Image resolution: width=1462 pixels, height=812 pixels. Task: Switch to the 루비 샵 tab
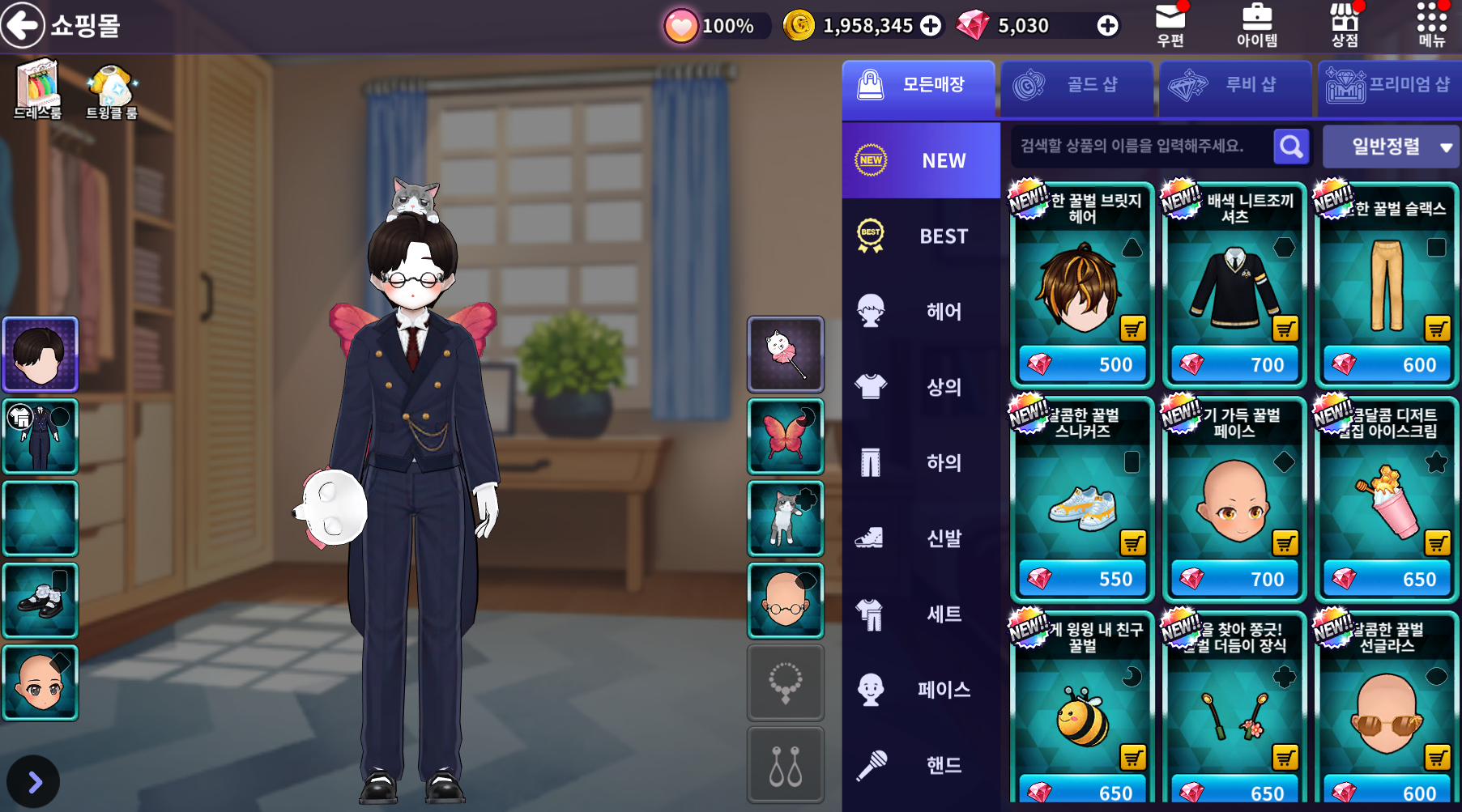click(x=1235, y=85)
